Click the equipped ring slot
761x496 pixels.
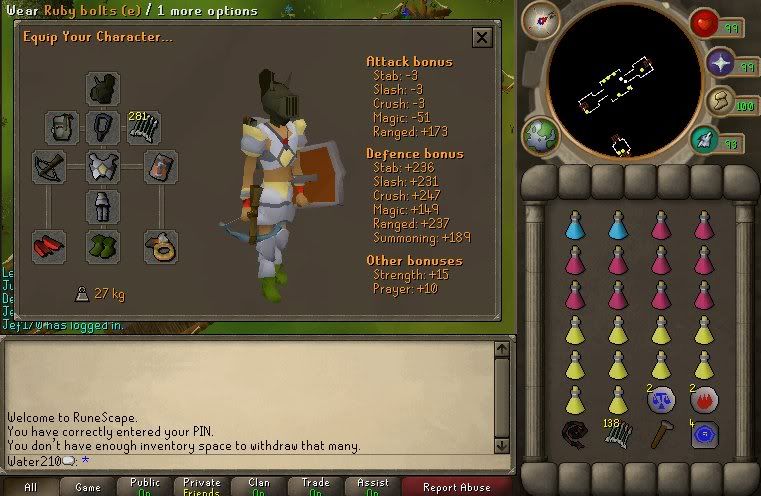160,245
